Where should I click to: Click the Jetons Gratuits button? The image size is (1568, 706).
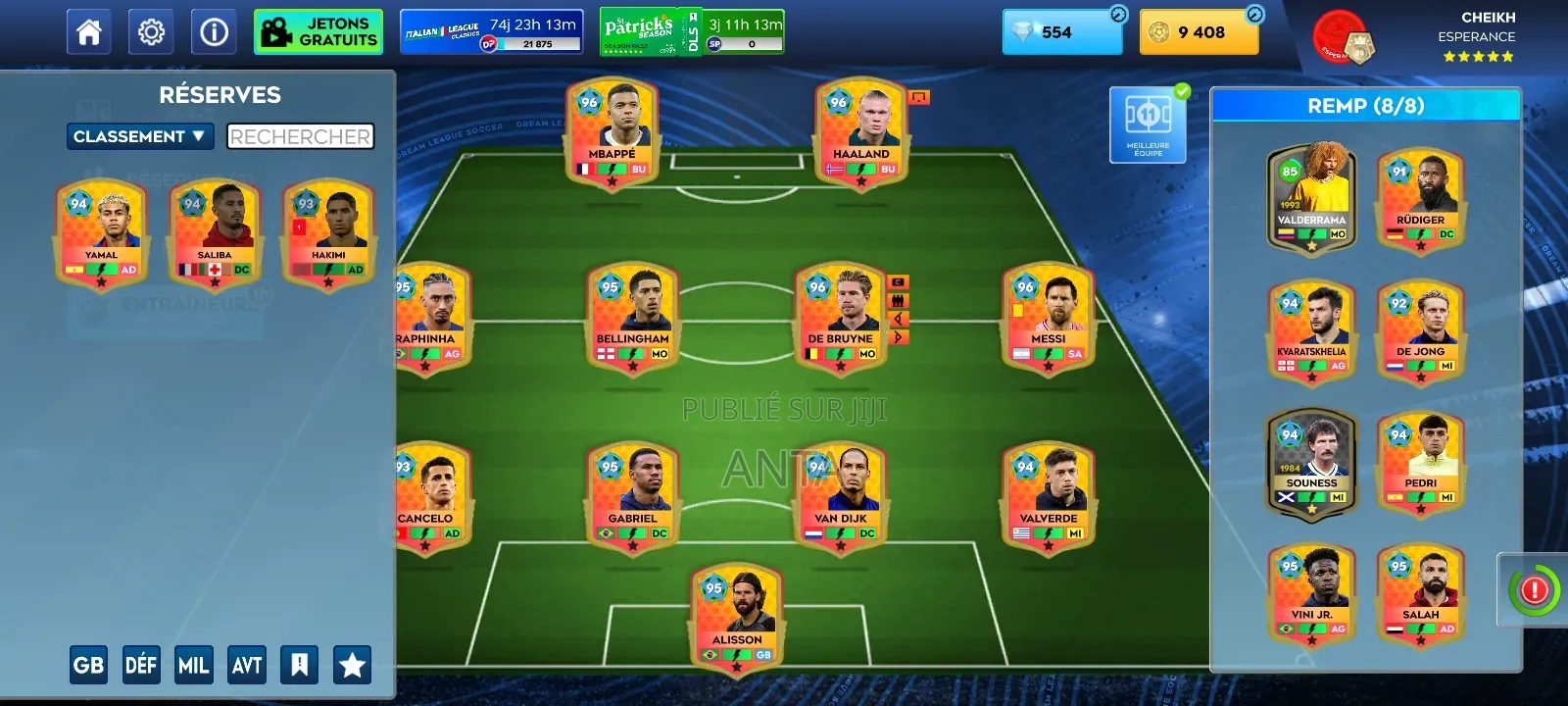pyautogui.click(x=318, y=30)
